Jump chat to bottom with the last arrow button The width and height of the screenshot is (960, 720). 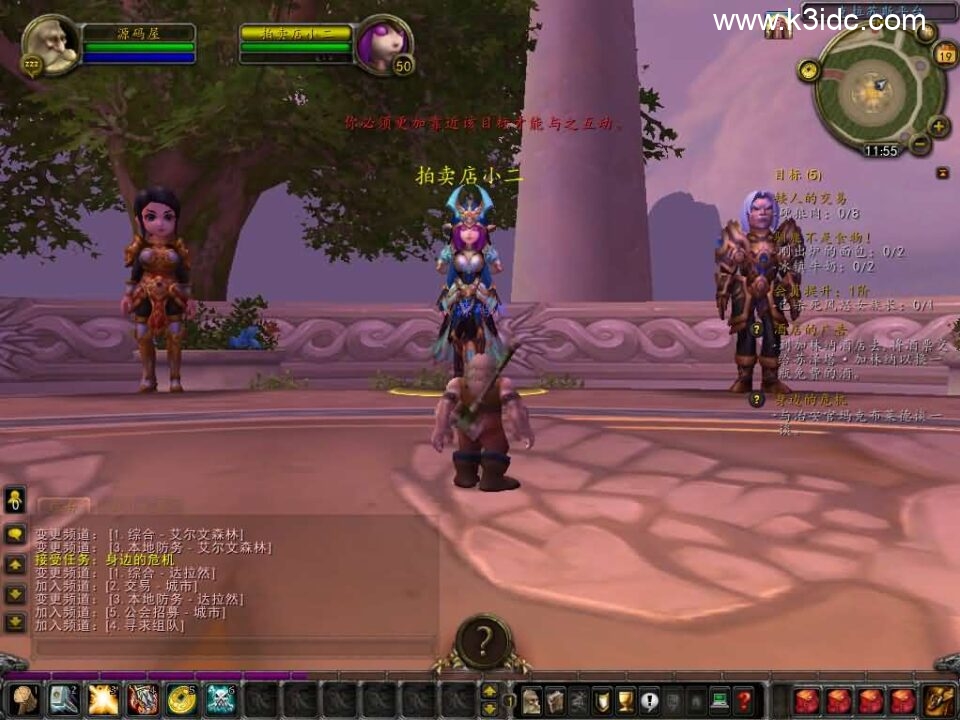pos(15,622)
